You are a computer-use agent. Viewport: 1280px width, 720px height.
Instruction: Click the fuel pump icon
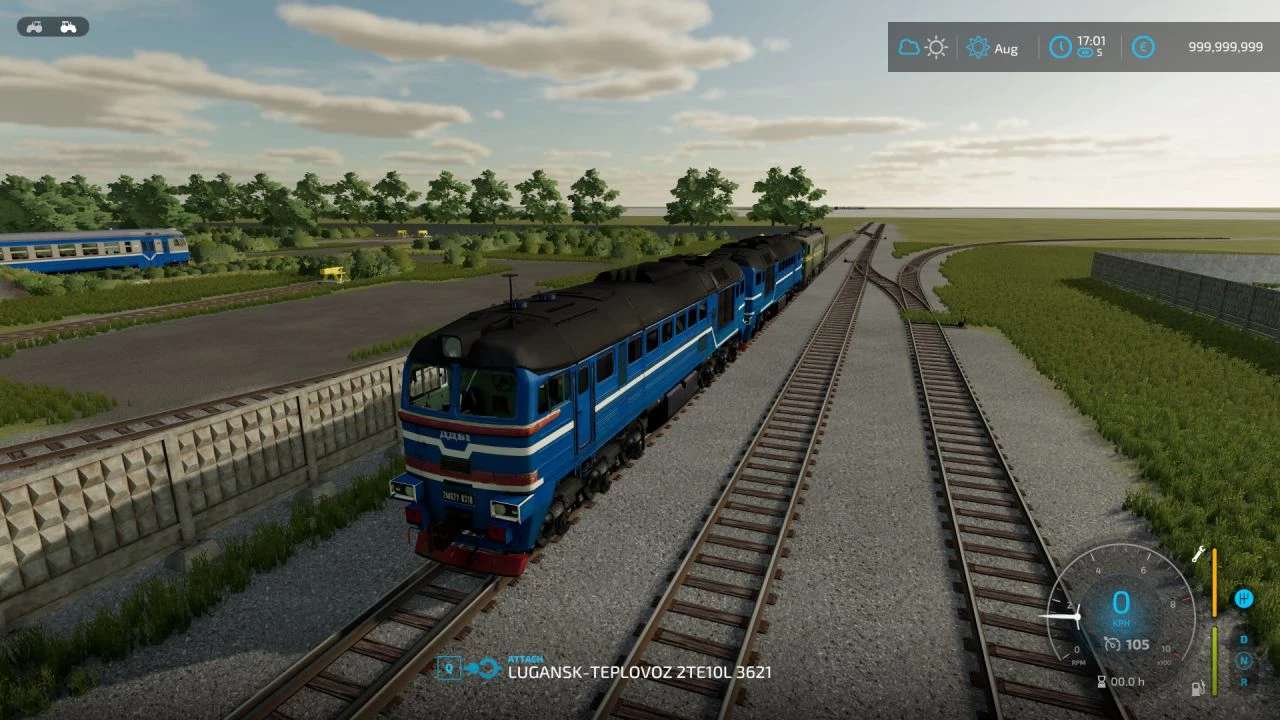1197,688
